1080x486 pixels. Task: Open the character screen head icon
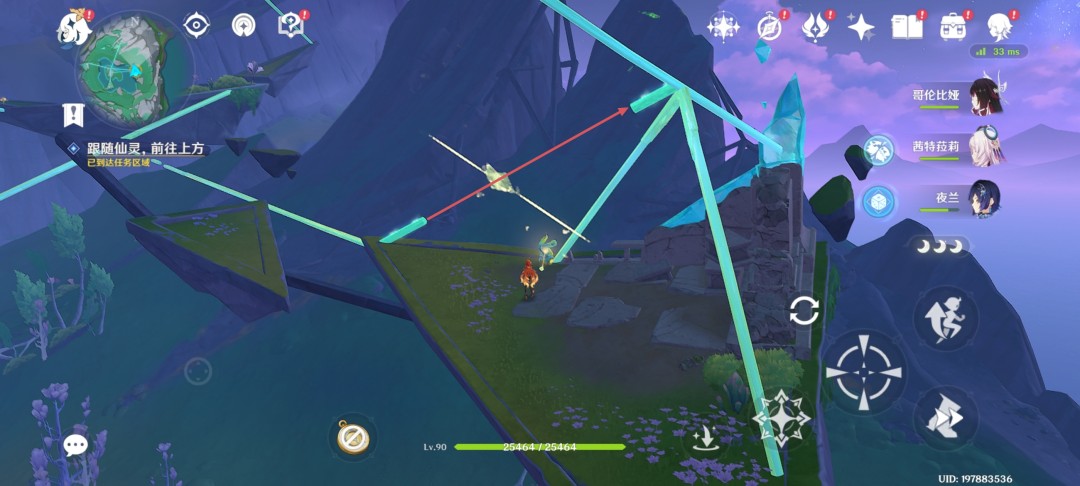click(x=998, y=27)
